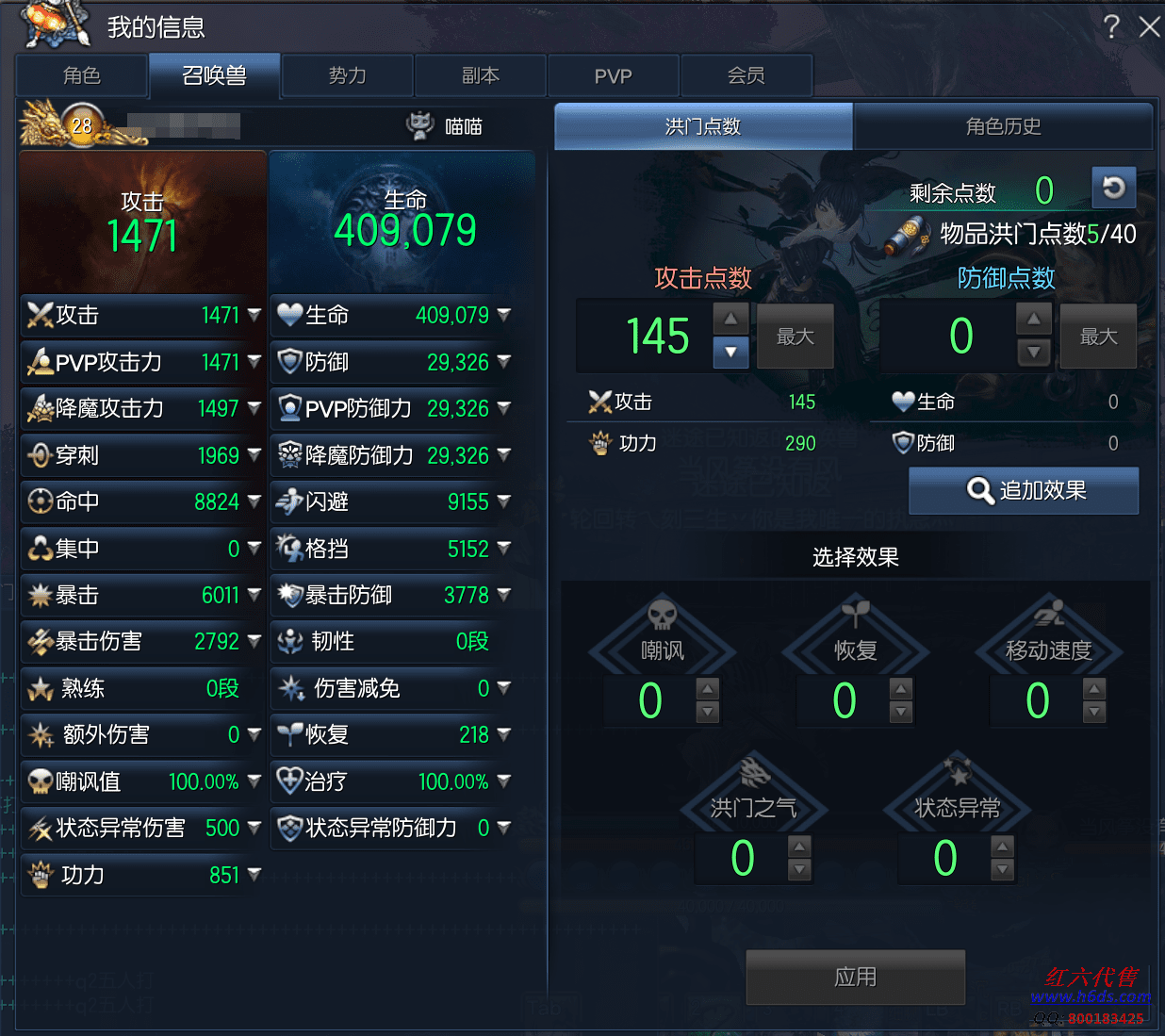Screen dimensions: 1165x1036
Task: Open the 势力 tab
Action: point(347,75)
